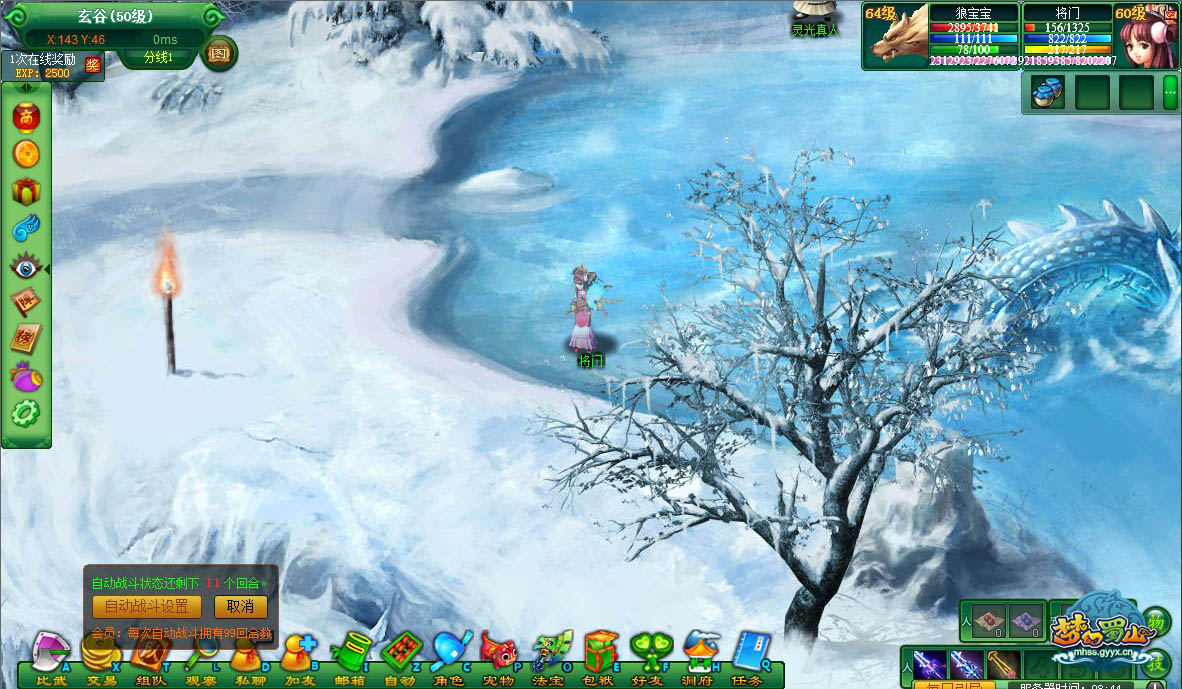Open the 自动战斗设置 auto-battle settings
1182x689 pixels.
(146, 607)
